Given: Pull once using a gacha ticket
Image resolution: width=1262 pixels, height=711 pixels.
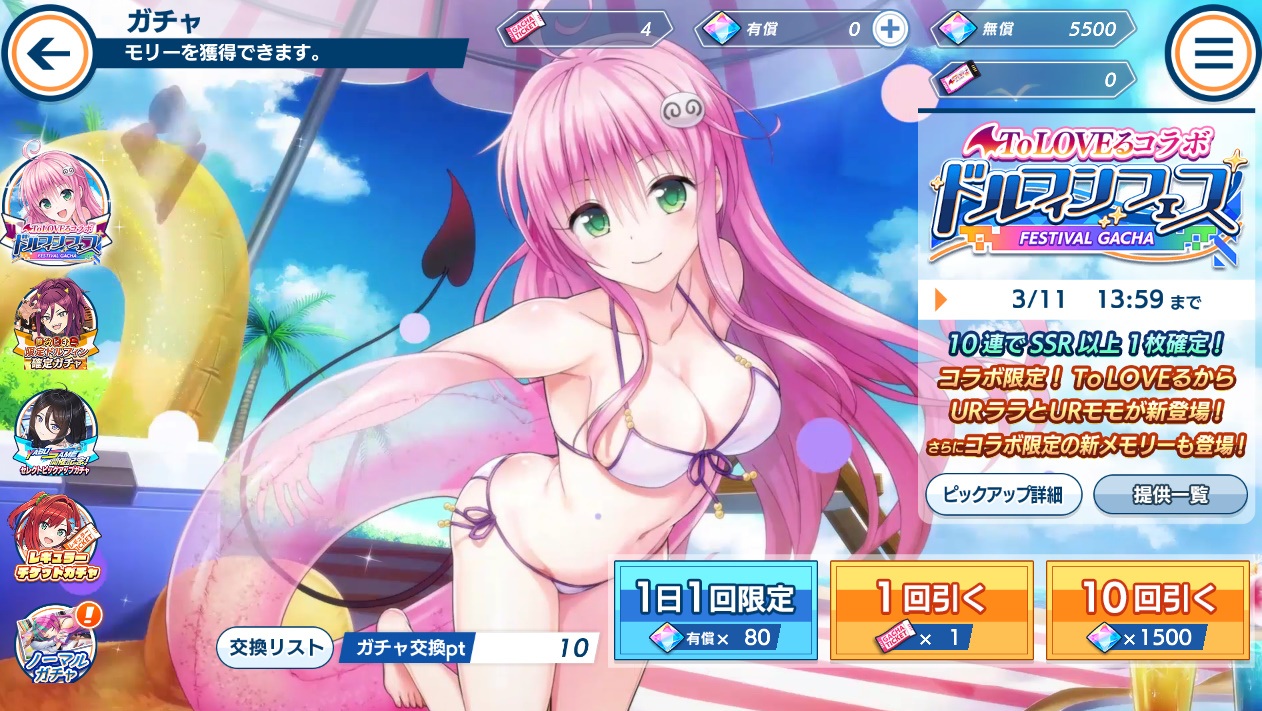Looking at the screenshot, I should tap(931, 610).
